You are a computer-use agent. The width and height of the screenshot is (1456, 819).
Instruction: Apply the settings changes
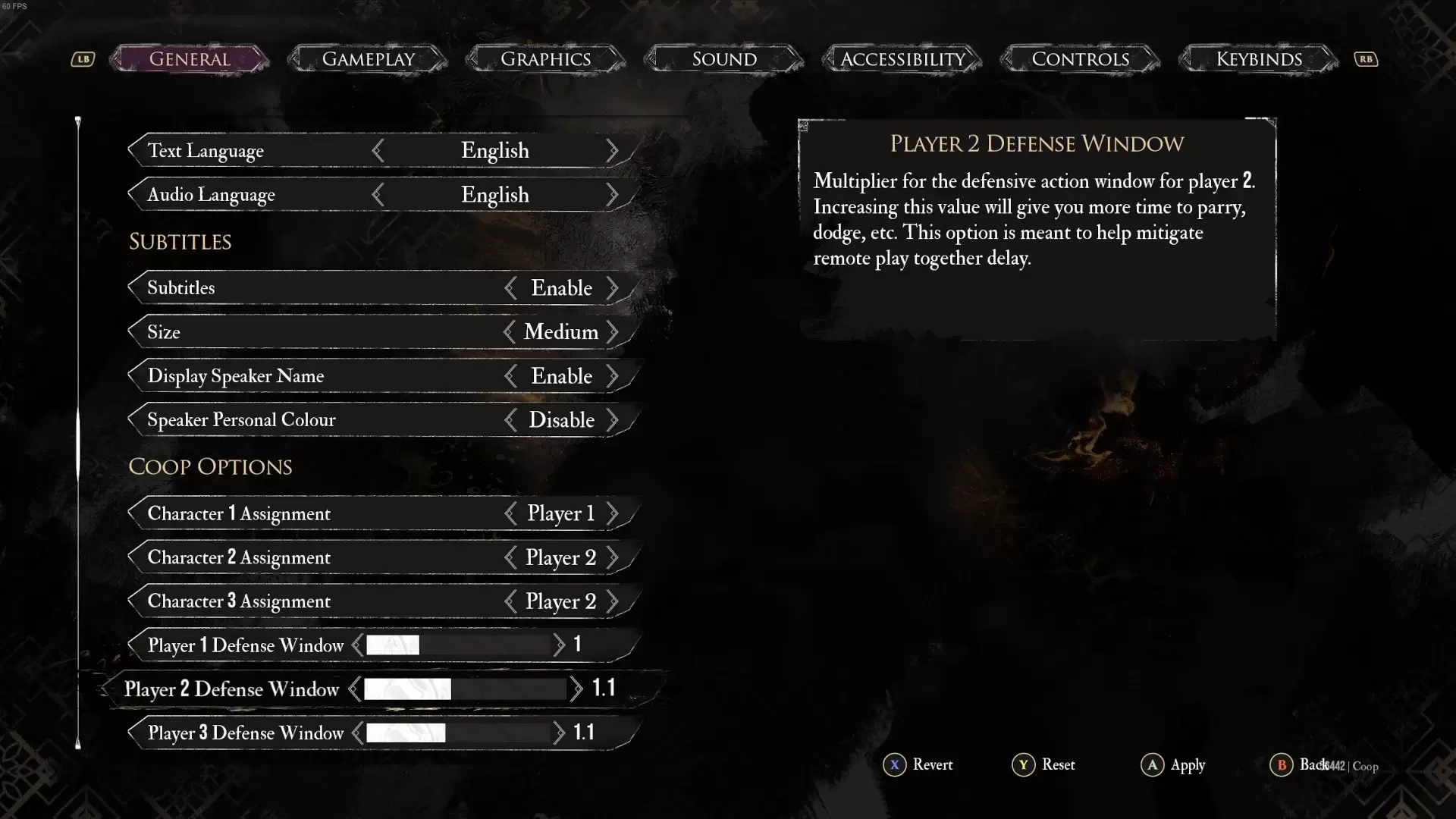1173,764
